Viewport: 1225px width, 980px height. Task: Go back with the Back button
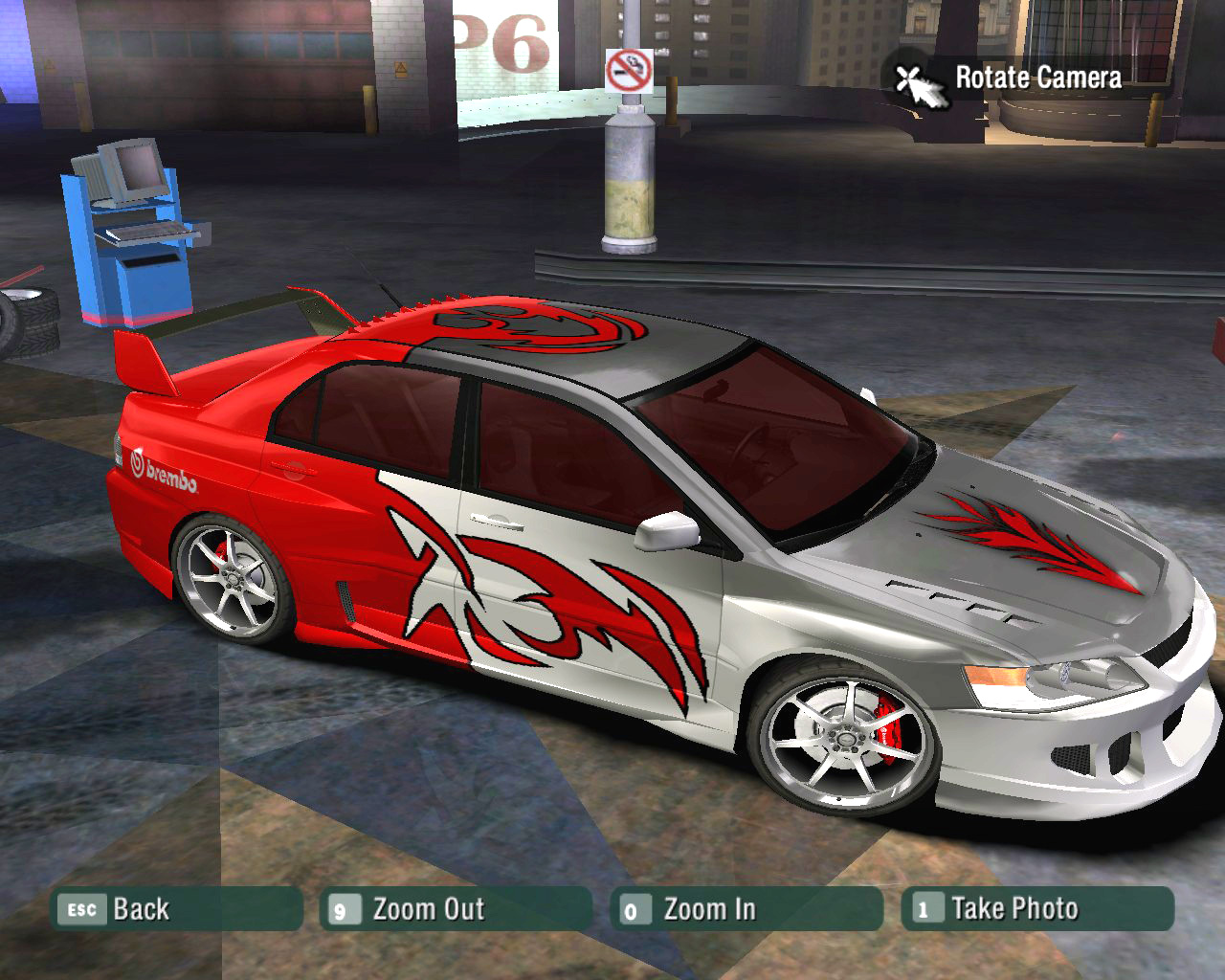pos(176,909)
